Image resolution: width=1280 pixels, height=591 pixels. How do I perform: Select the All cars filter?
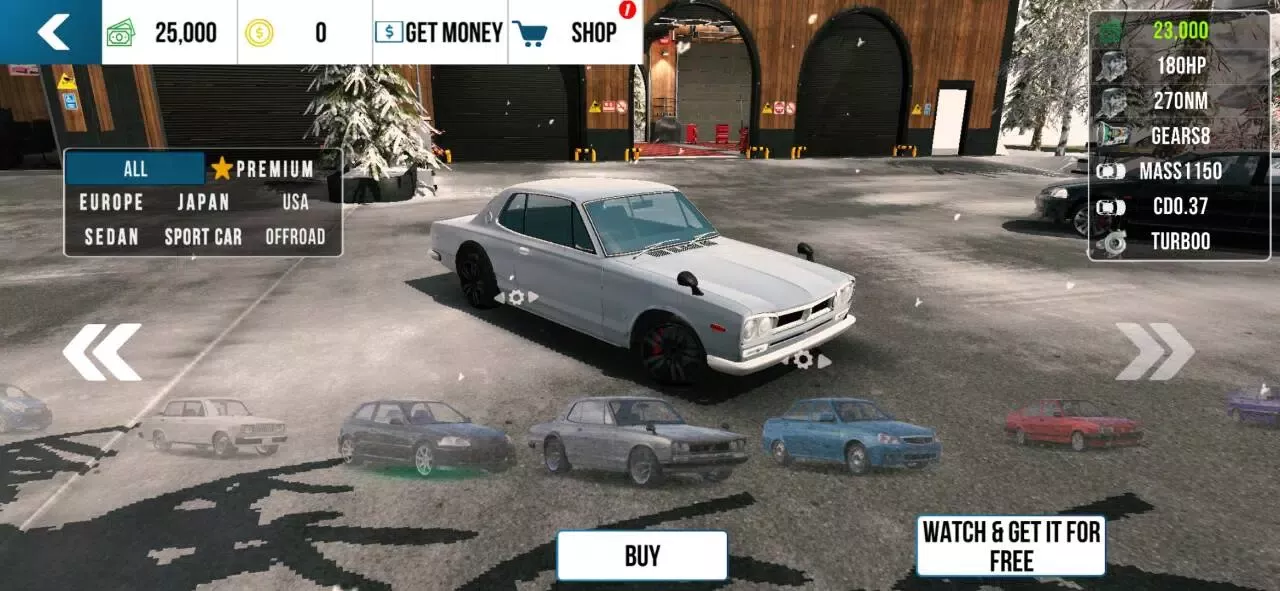(135, 168)
